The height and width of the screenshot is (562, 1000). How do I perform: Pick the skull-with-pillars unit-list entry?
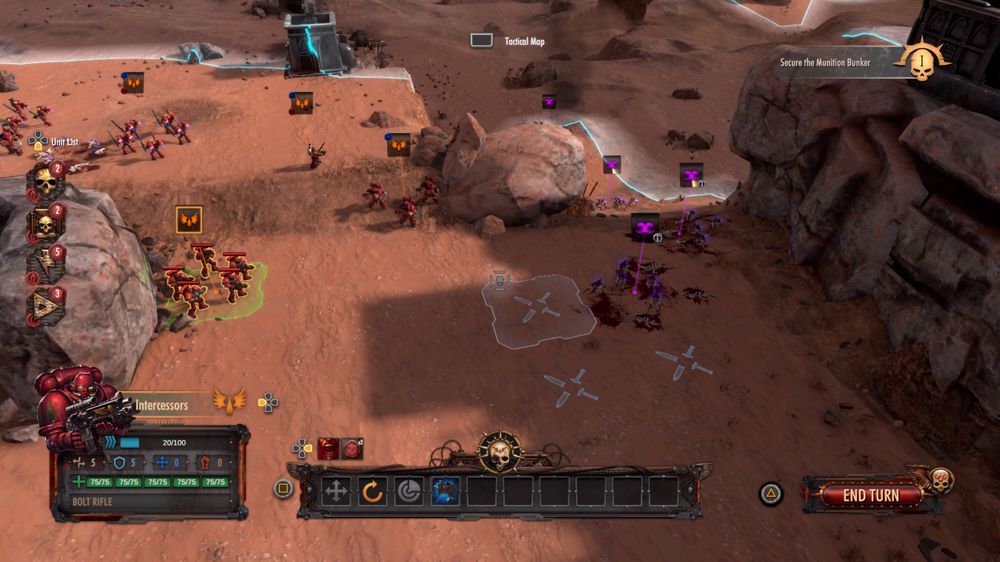pos(45,223)
